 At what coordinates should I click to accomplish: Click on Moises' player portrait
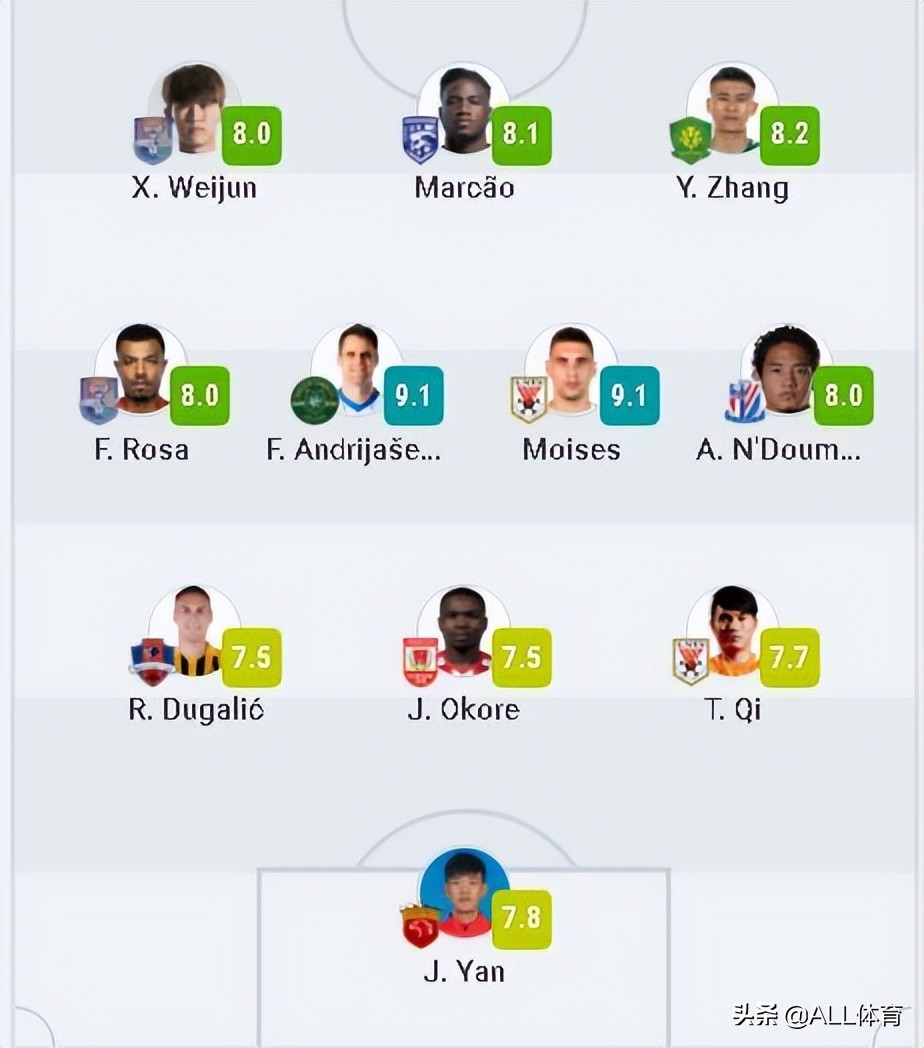[x=571, y=370]
